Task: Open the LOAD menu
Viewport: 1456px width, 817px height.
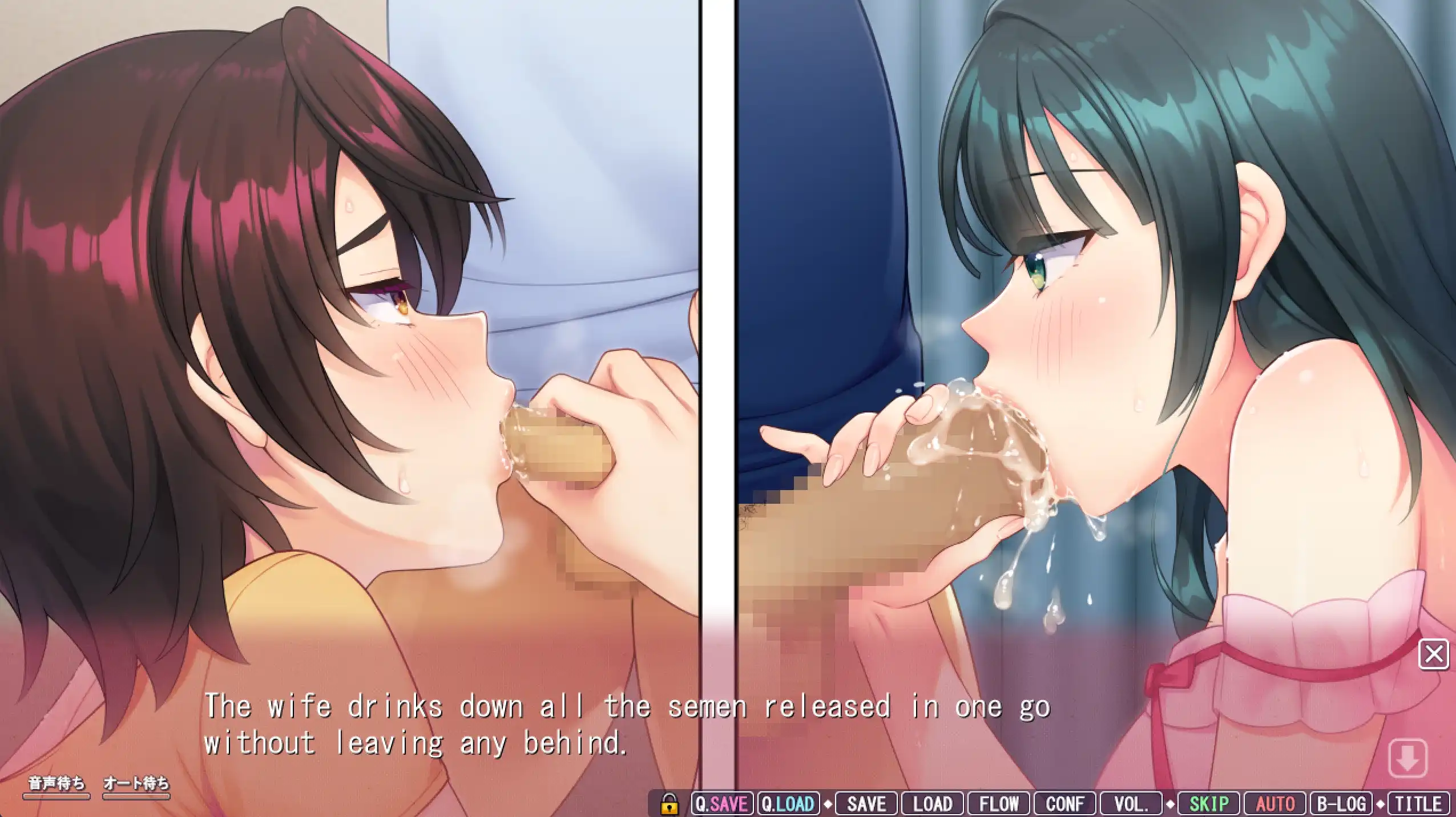Action: pos(932,804)
